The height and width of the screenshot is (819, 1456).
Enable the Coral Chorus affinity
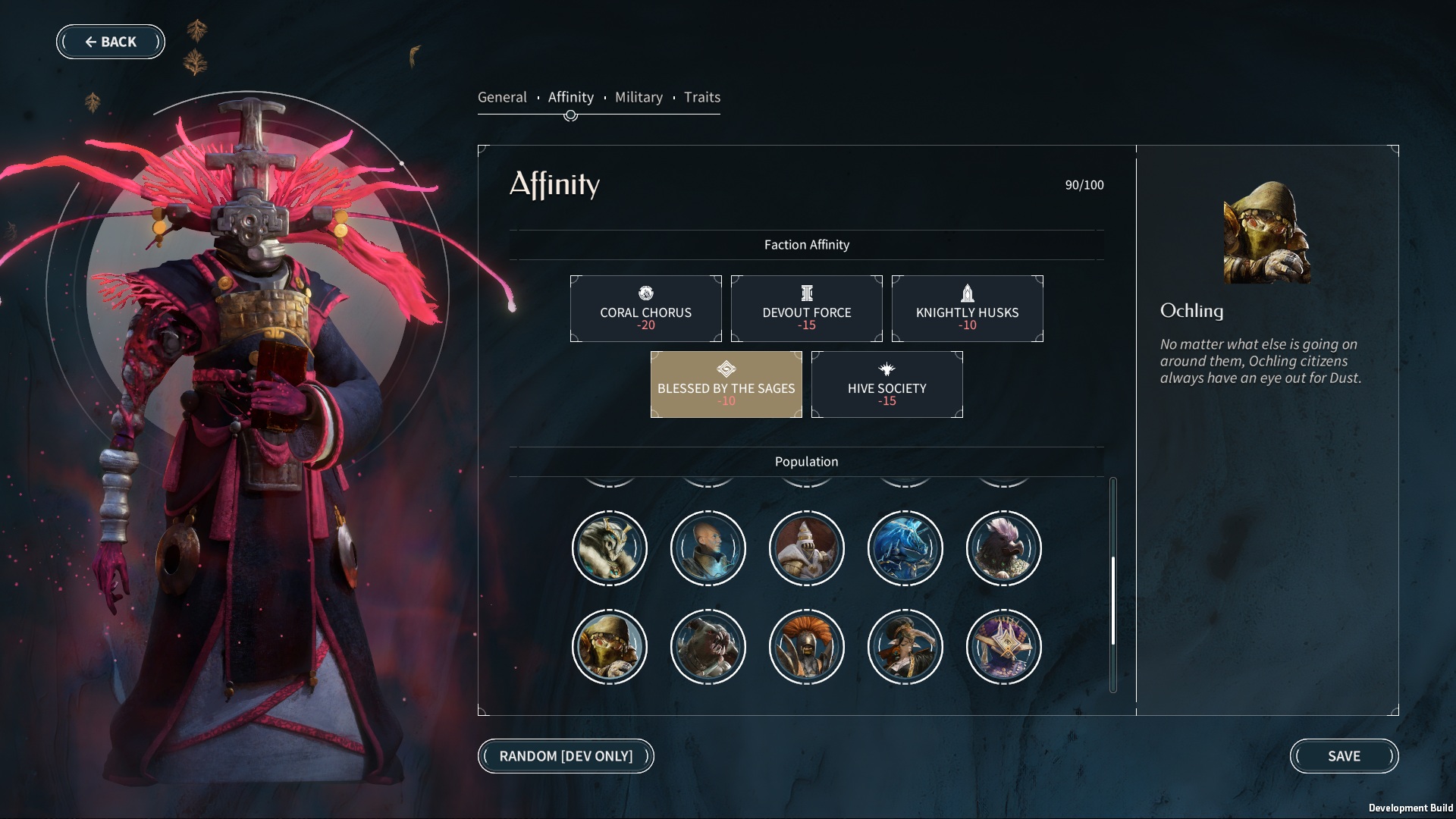click(645, 308)
